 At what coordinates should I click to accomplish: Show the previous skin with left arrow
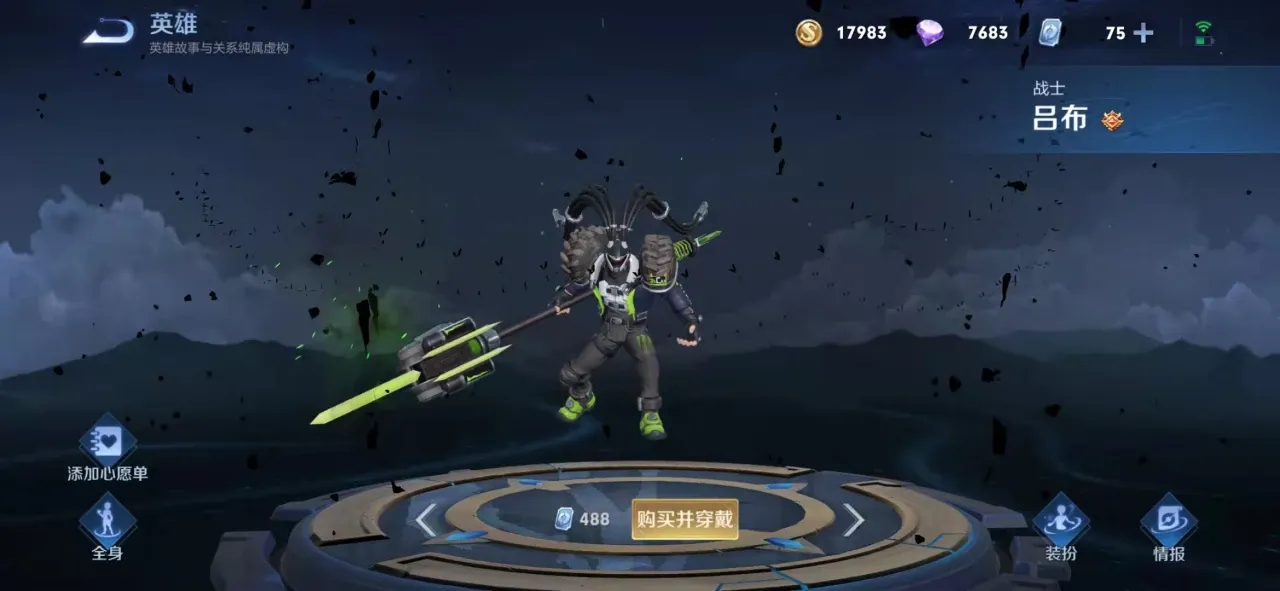point(426,519)
